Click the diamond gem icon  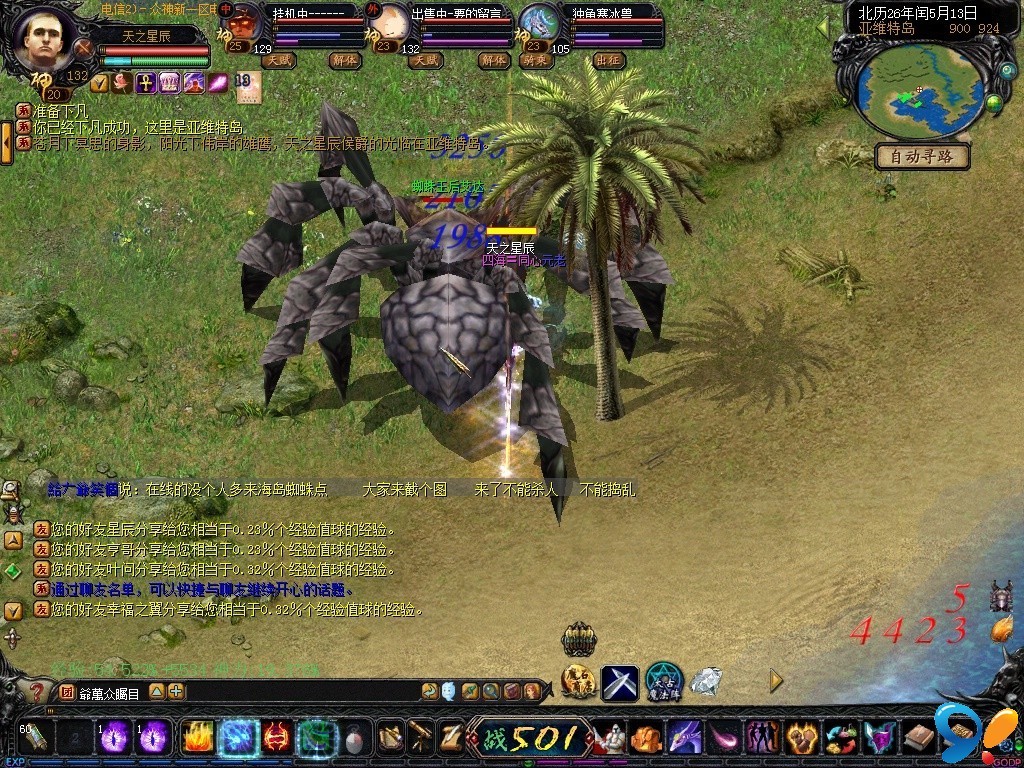(706, 682)
